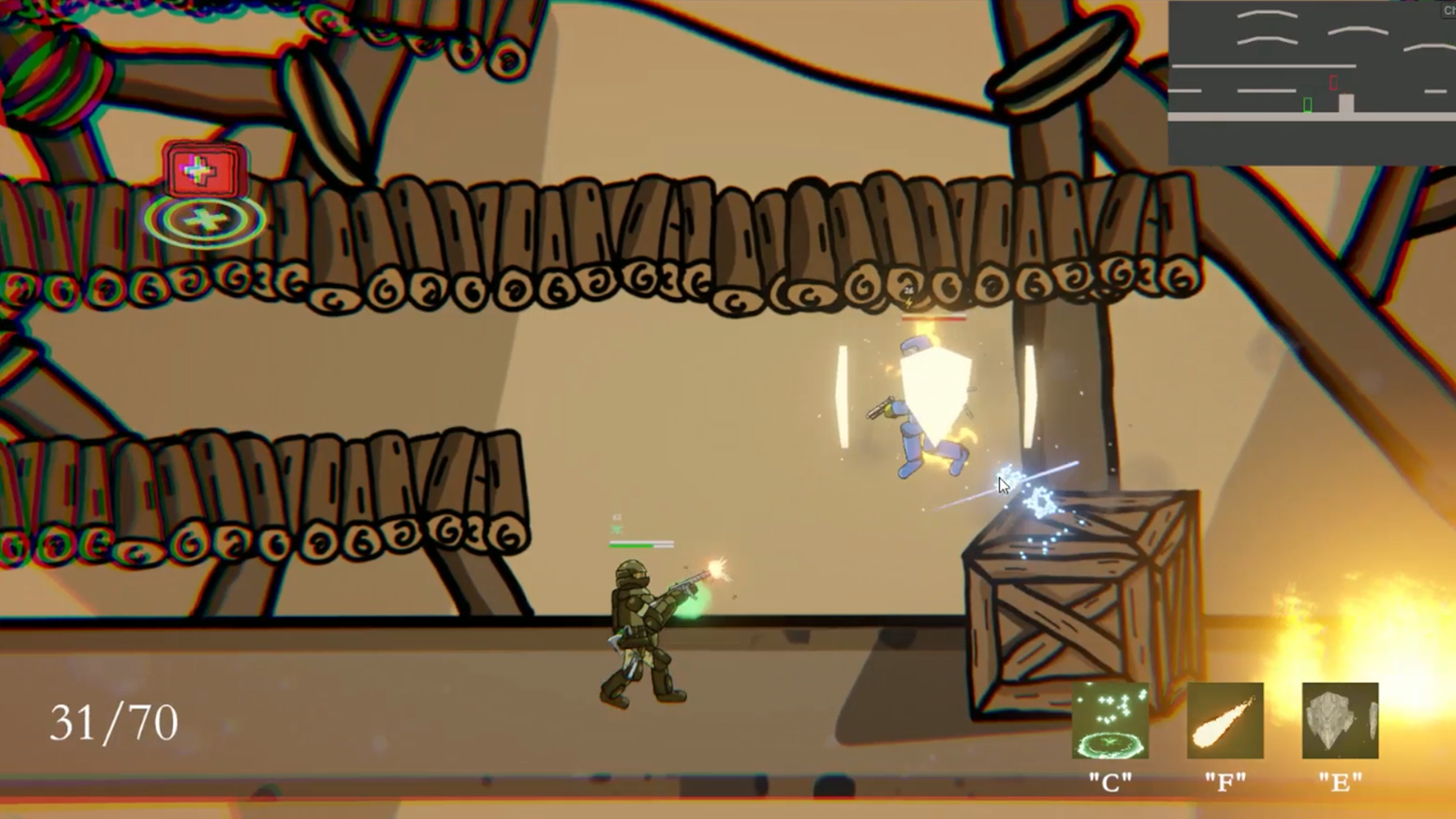Viewport: 1456px width, 819px height.
Task: Click the level minimap
Action: (1311, 84)
